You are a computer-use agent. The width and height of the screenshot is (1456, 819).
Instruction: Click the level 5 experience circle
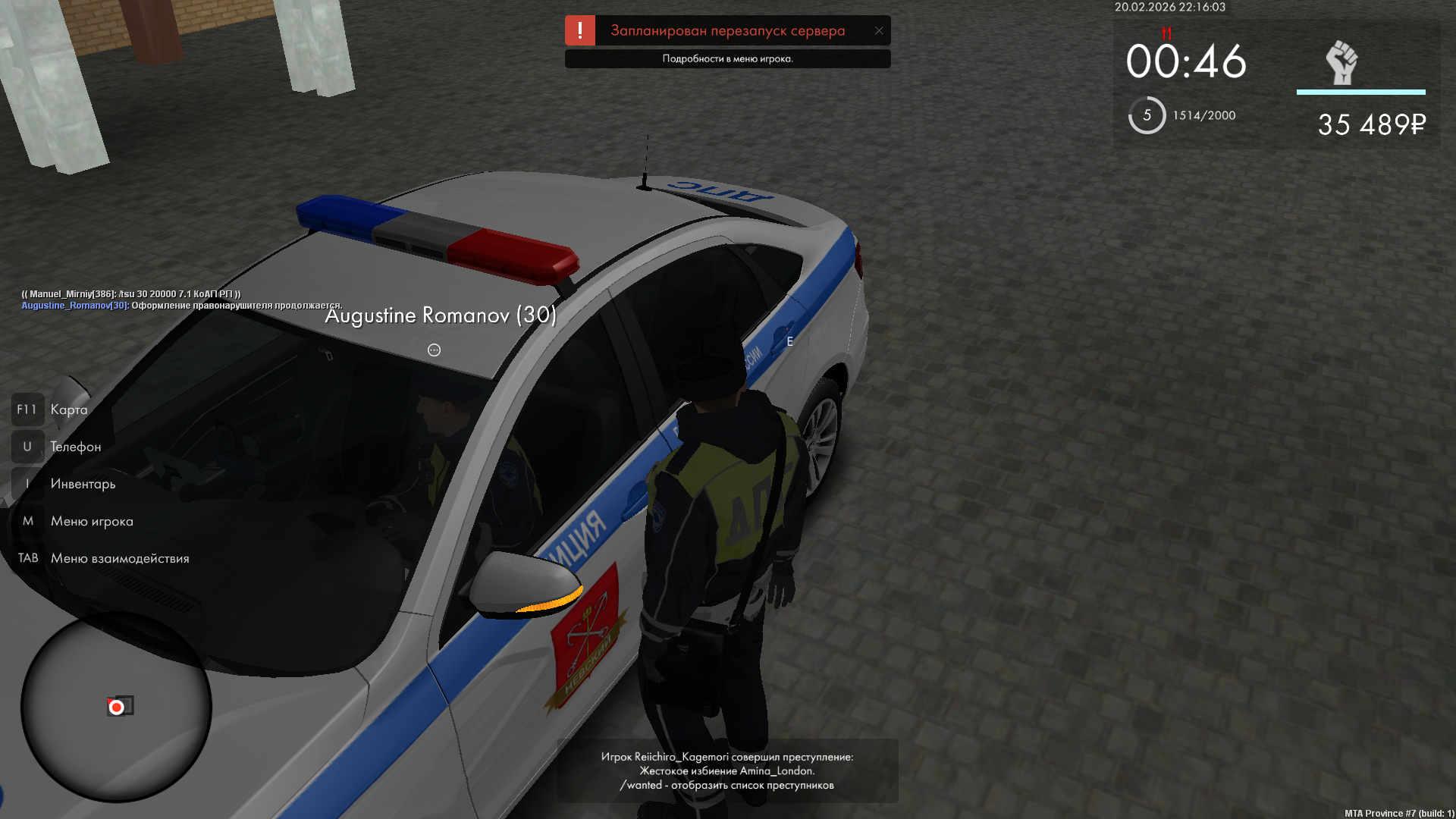point(1147,115)
